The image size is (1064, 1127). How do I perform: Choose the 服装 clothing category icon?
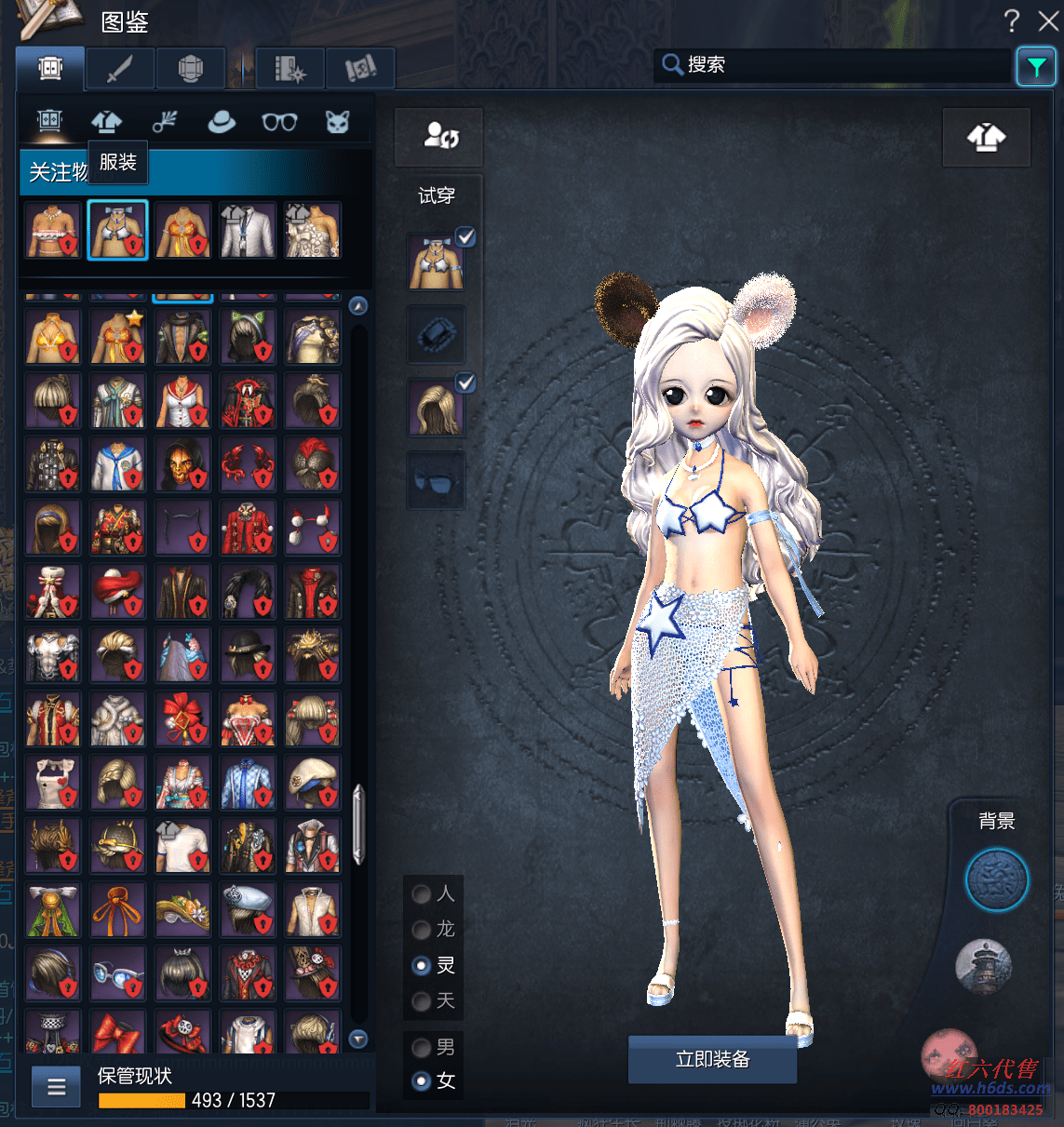107,122
